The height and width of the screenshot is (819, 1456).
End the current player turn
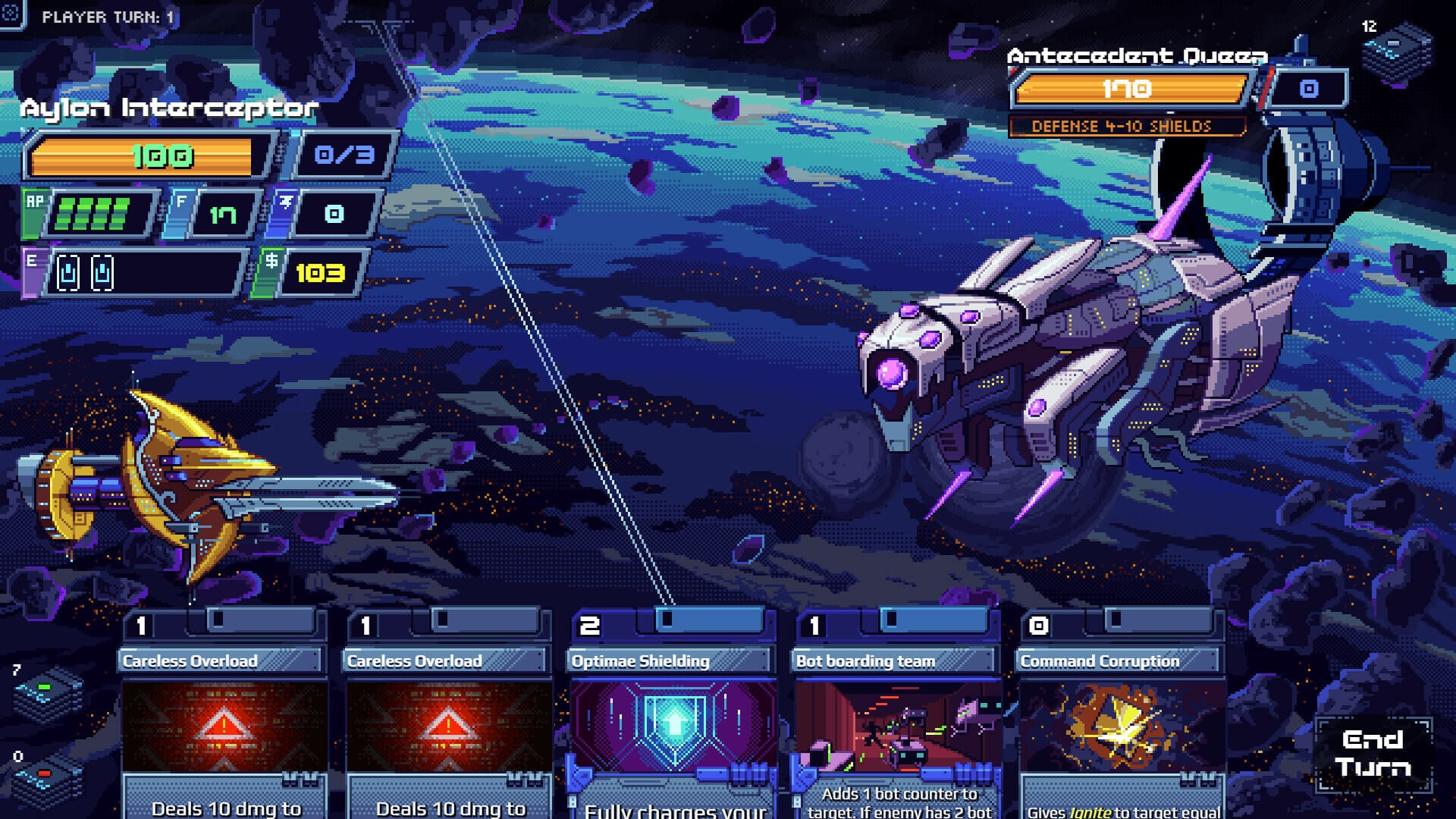coord(1373,754)
